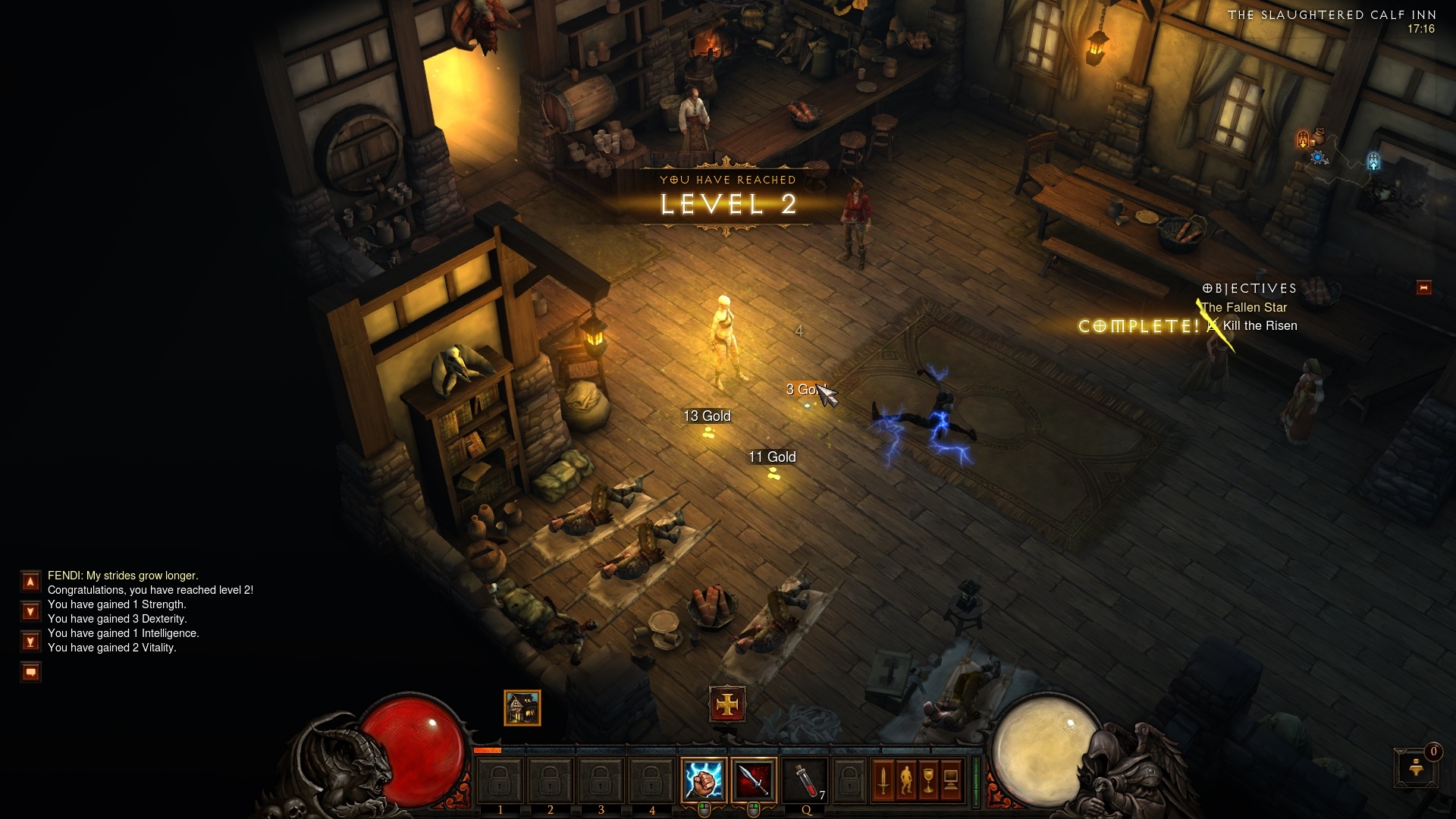Click the golden chalice menu button
The image size is (1456, 819).
tap(928, 780)
